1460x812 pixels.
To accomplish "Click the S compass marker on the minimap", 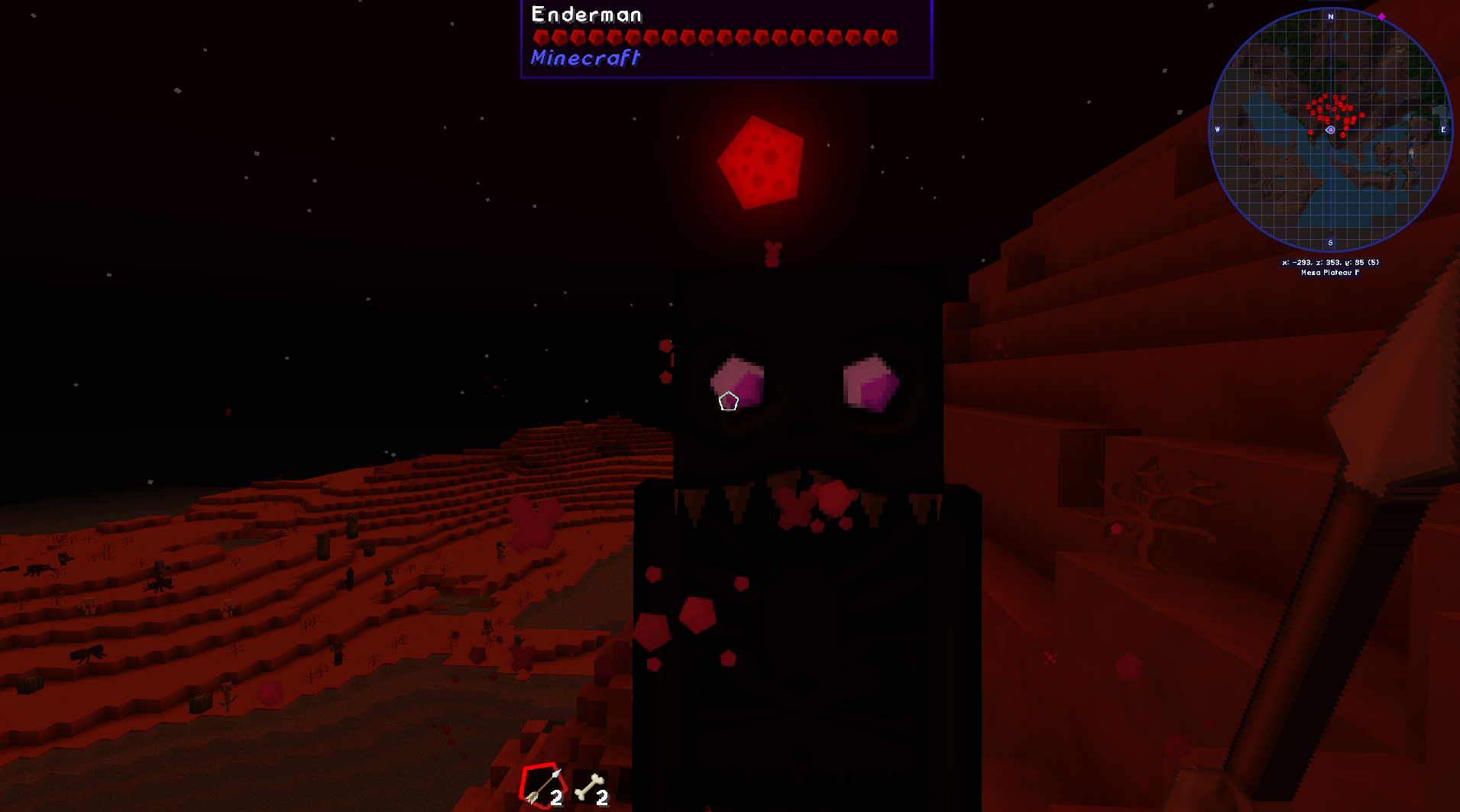I will pyautogui.click(x=1331, y=243).
